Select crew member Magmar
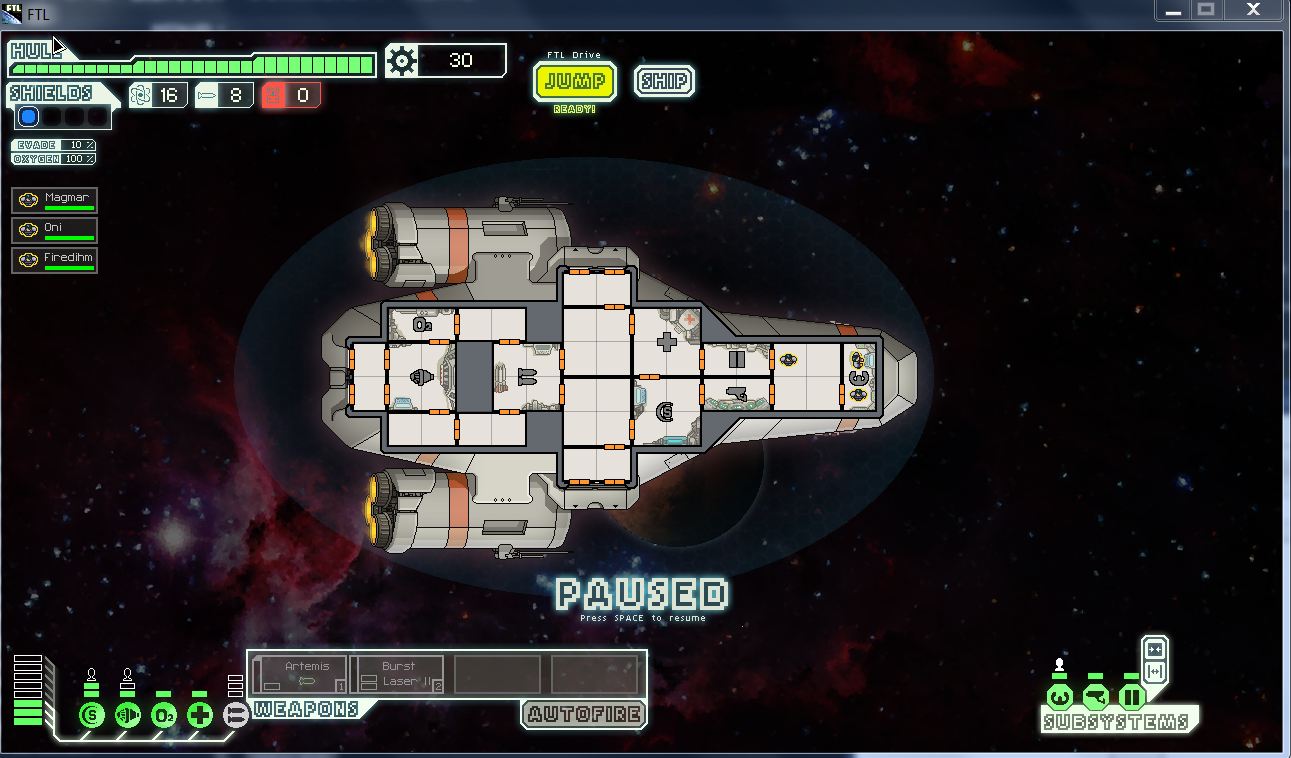 coord(55,200)
